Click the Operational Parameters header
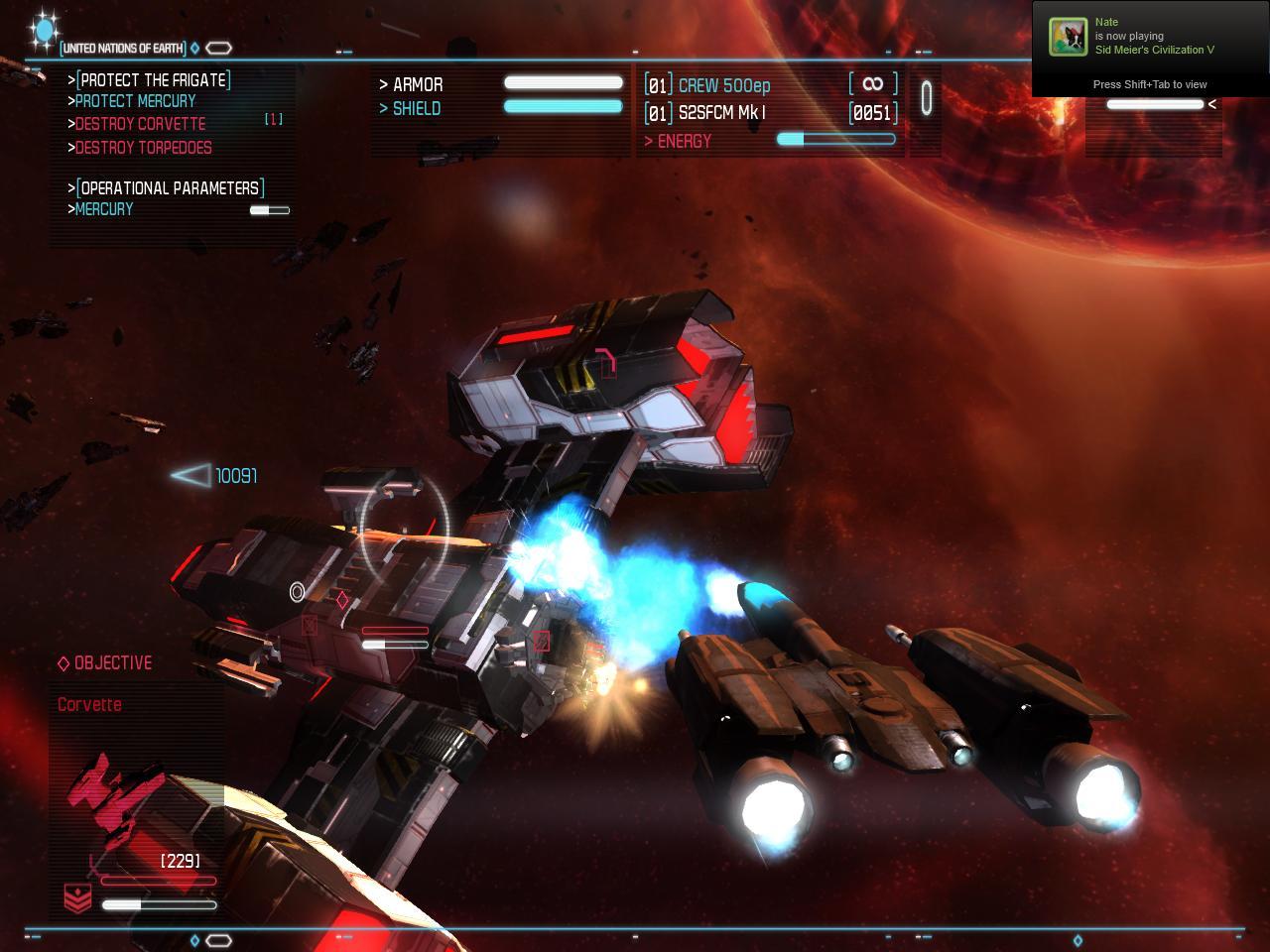Screen dimensions: 1270x952 pos(171,187)
